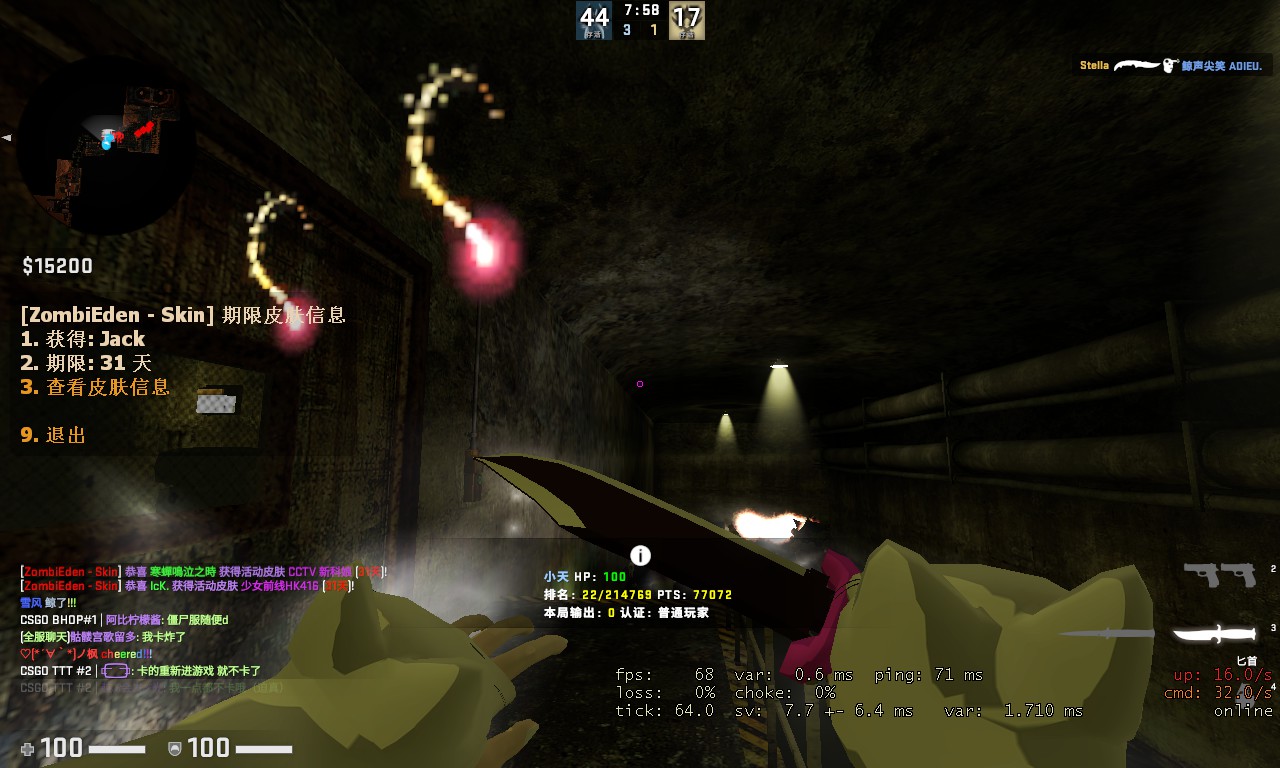The height and width of the screenshot is (768, 1280).
Task: Select the dual pistols weapon slot
Action: coord(1219,574)
